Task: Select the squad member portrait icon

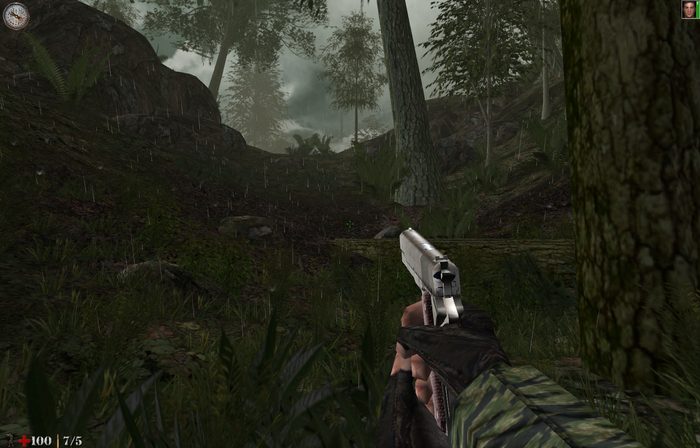Action: [687, 10]
